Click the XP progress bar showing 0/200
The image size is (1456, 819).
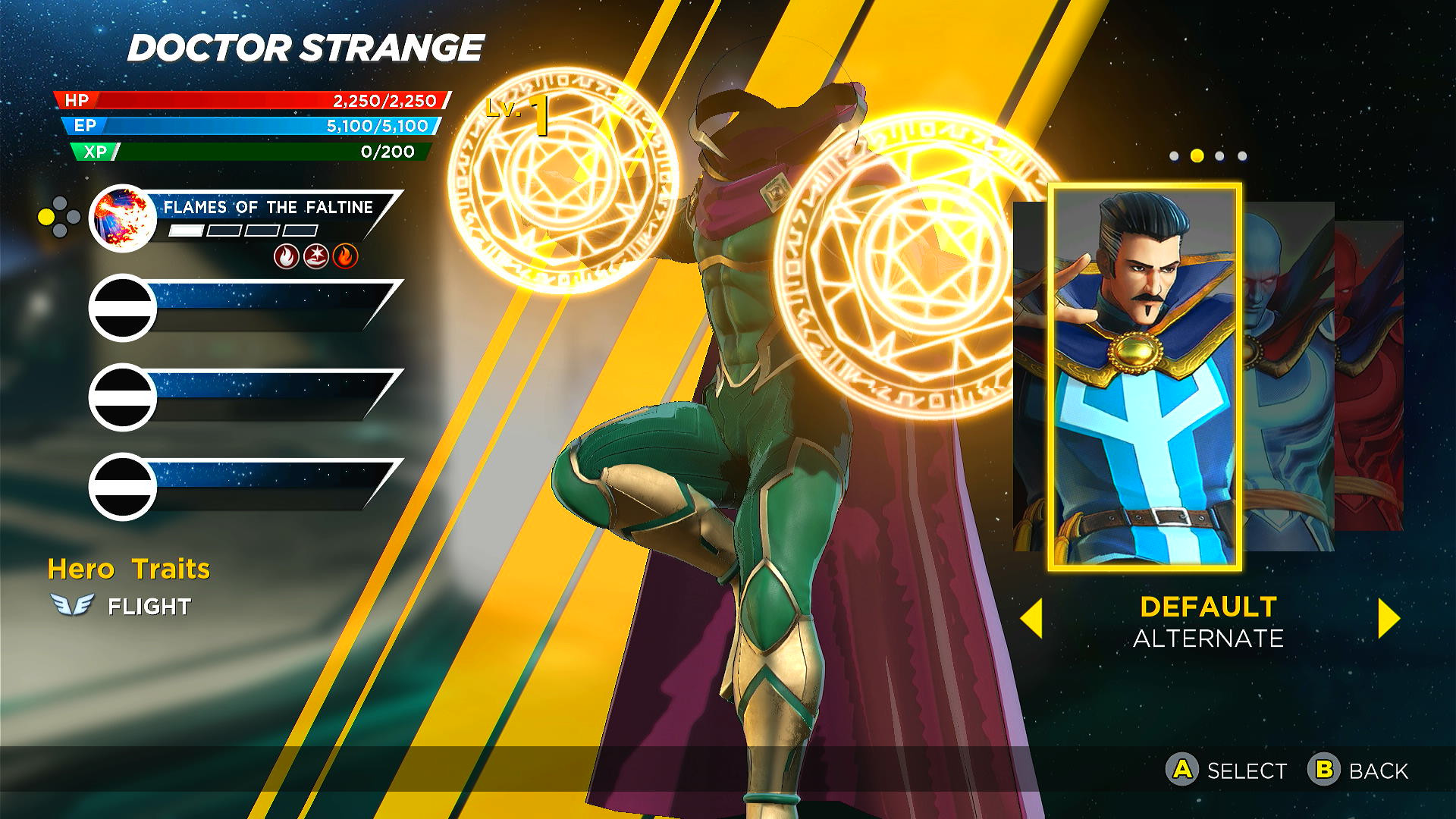(x=243, y=152)
